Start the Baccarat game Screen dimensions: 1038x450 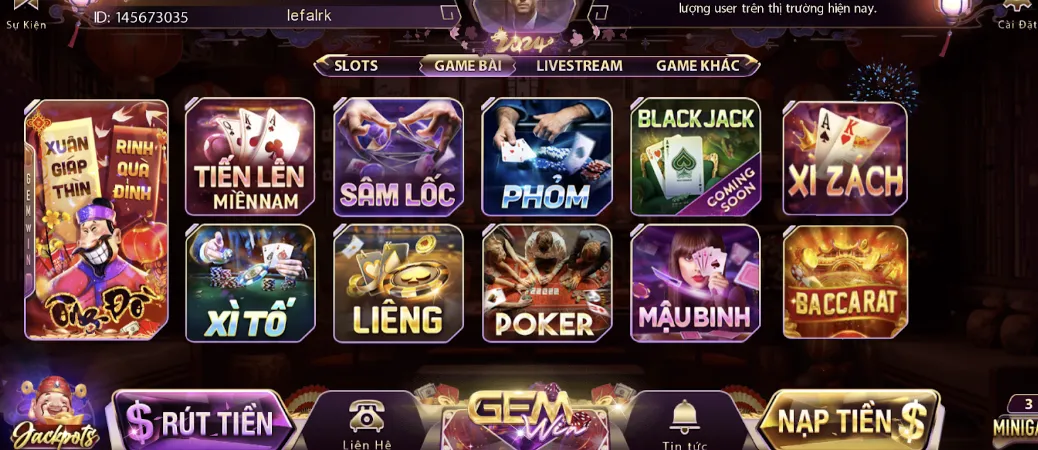click(x=844, y=283)
